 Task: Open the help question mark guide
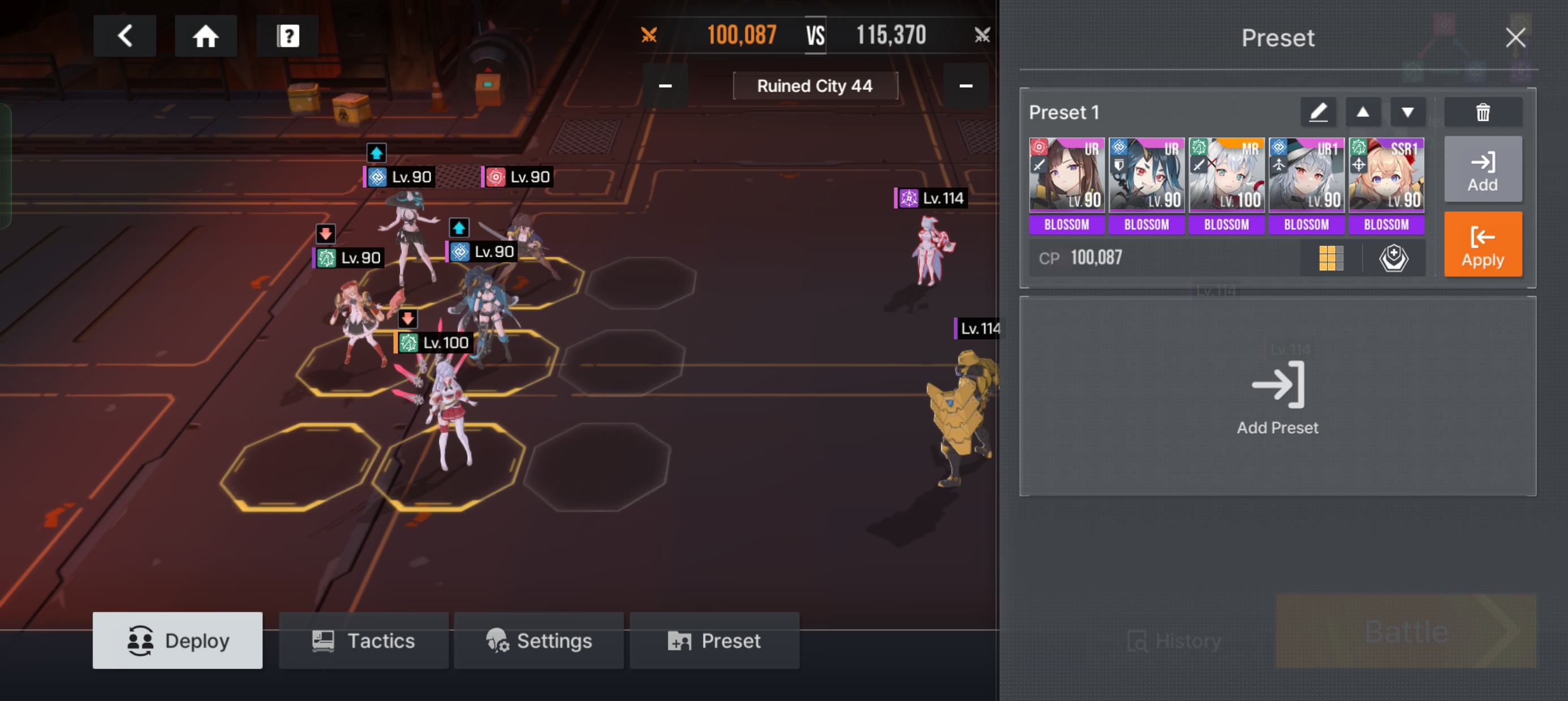tap(287, 36)
